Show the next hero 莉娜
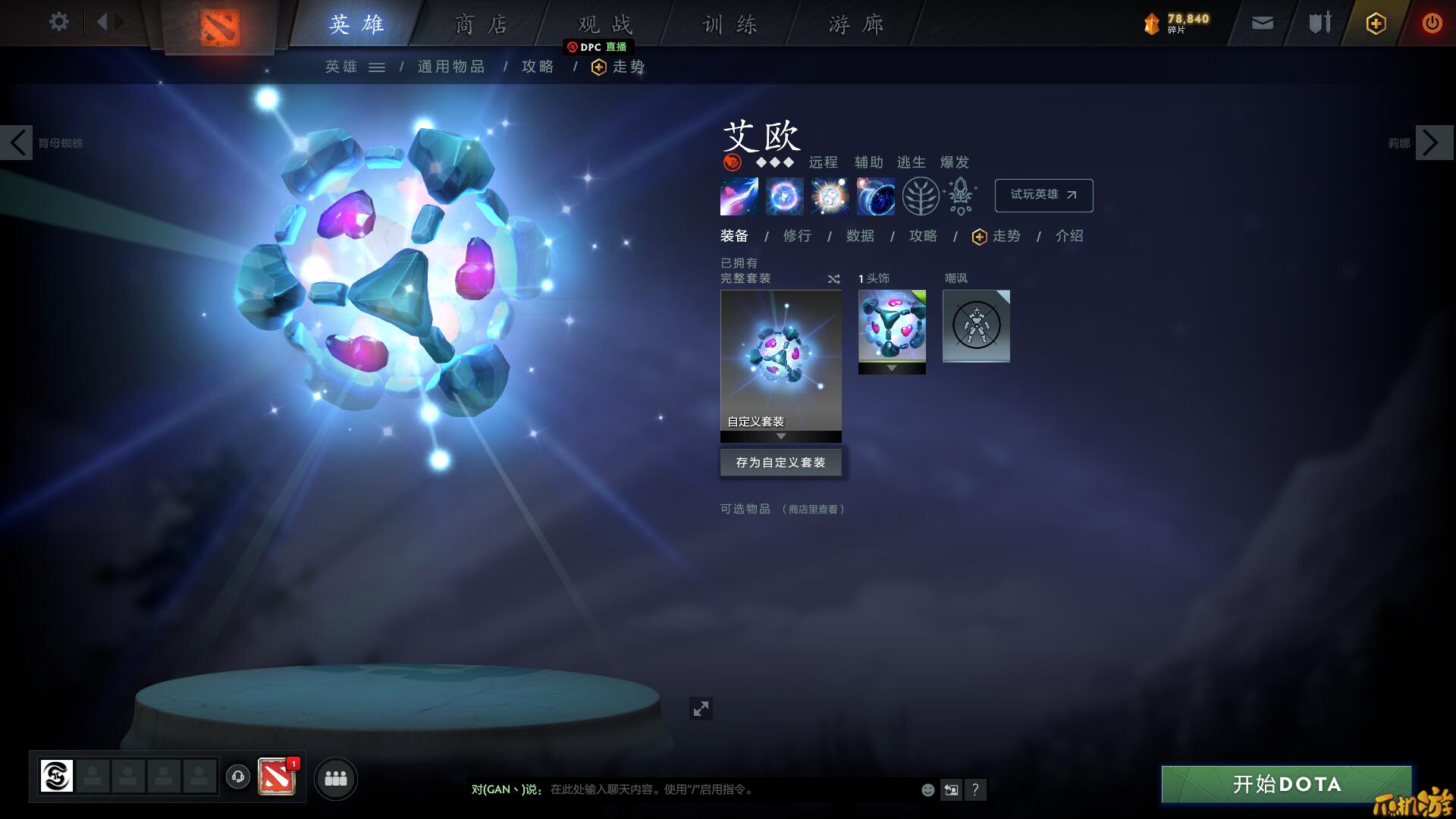Screen dimensions: 1456x819 pos(1433,143)
